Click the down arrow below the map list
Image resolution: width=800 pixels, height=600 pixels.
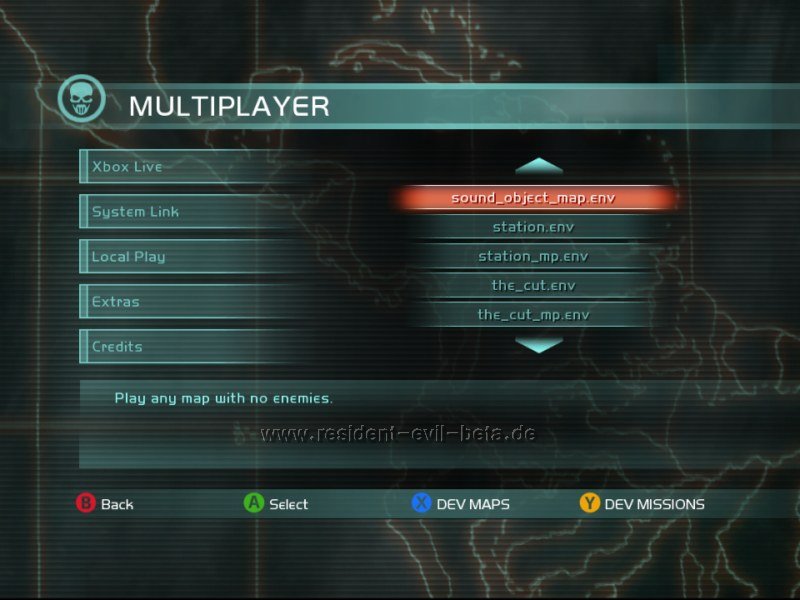point(539,345)
